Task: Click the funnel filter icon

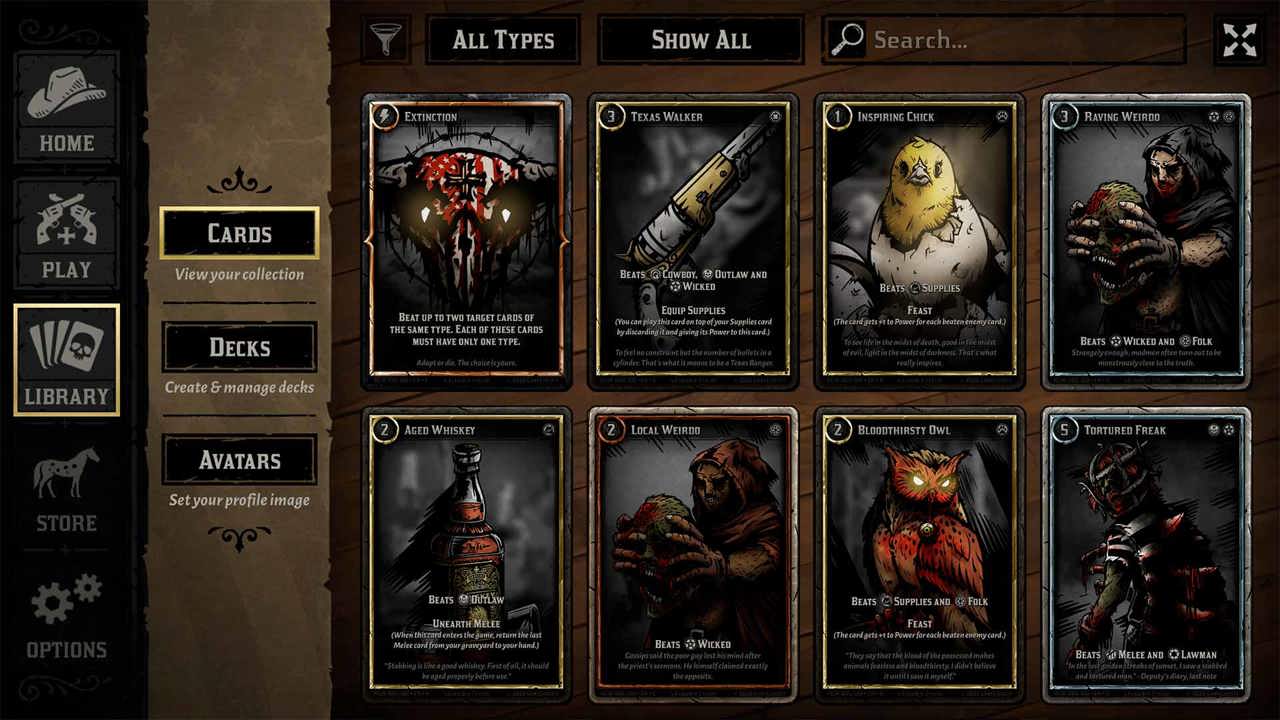Action: pos(385,40)
